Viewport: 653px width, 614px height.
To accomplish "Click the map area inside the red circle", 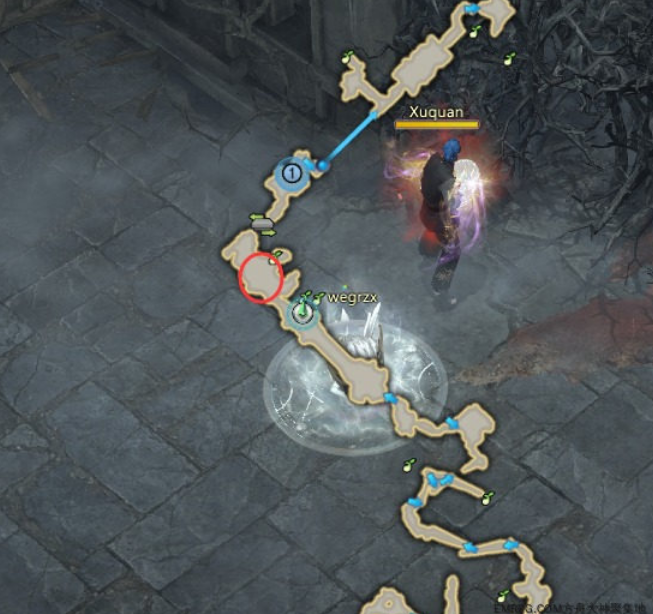I will [262, 277].
